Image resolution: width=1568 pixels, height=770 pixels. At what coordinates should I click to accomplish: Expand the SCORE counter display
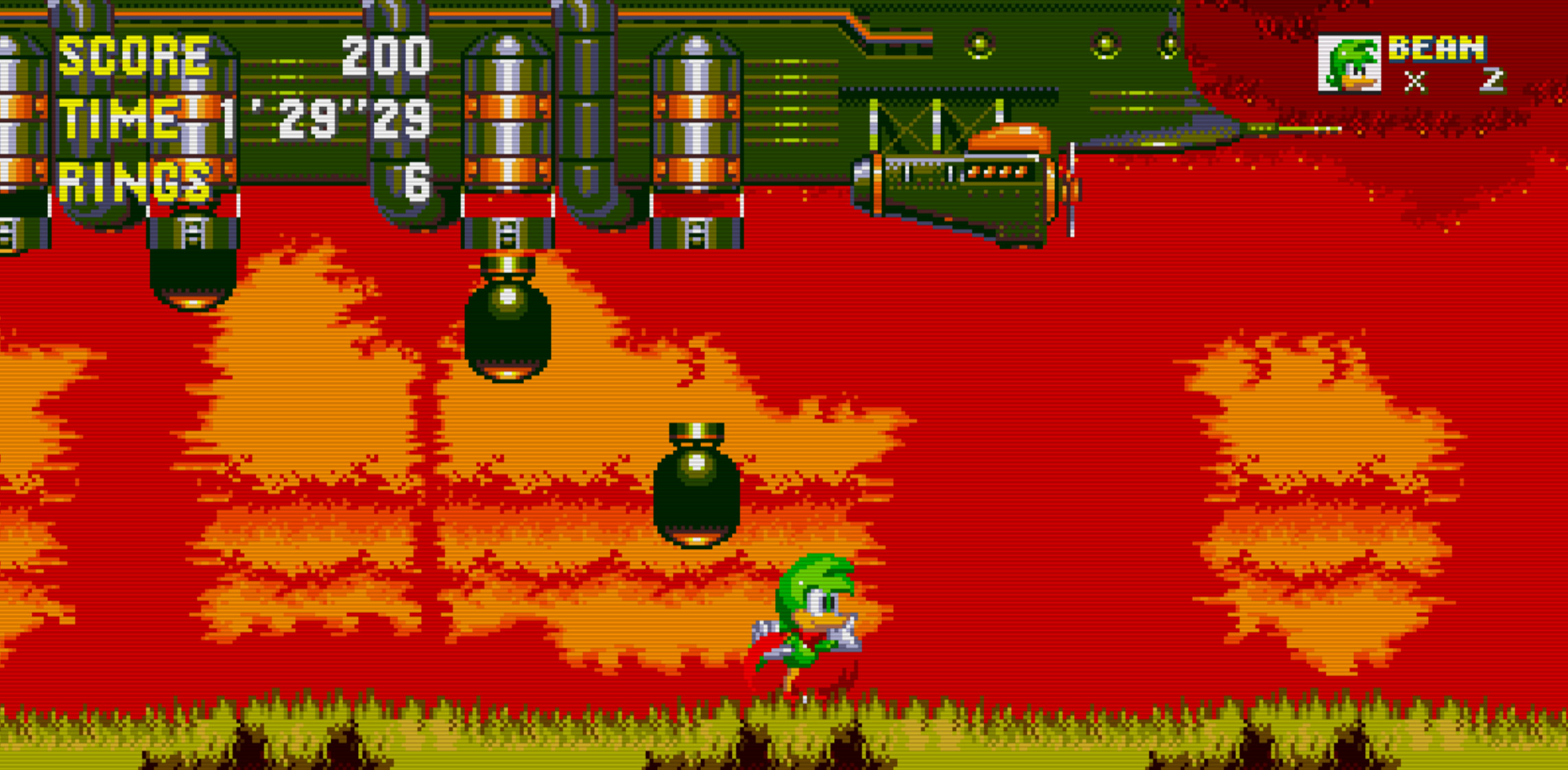coord(134,55)
